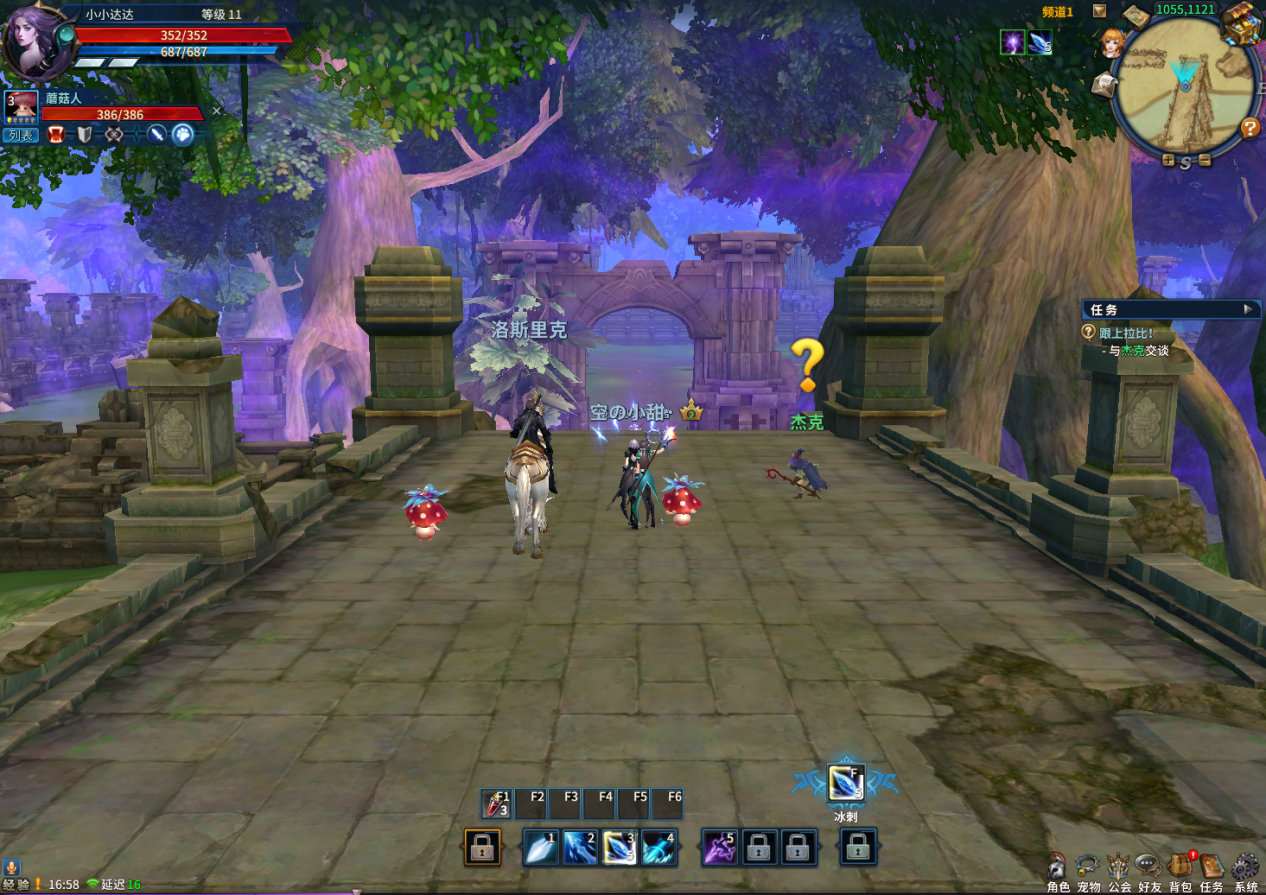Open the mail envelope icon
The width and height of the screenshot is (1266, 895).
[1103, 86]
